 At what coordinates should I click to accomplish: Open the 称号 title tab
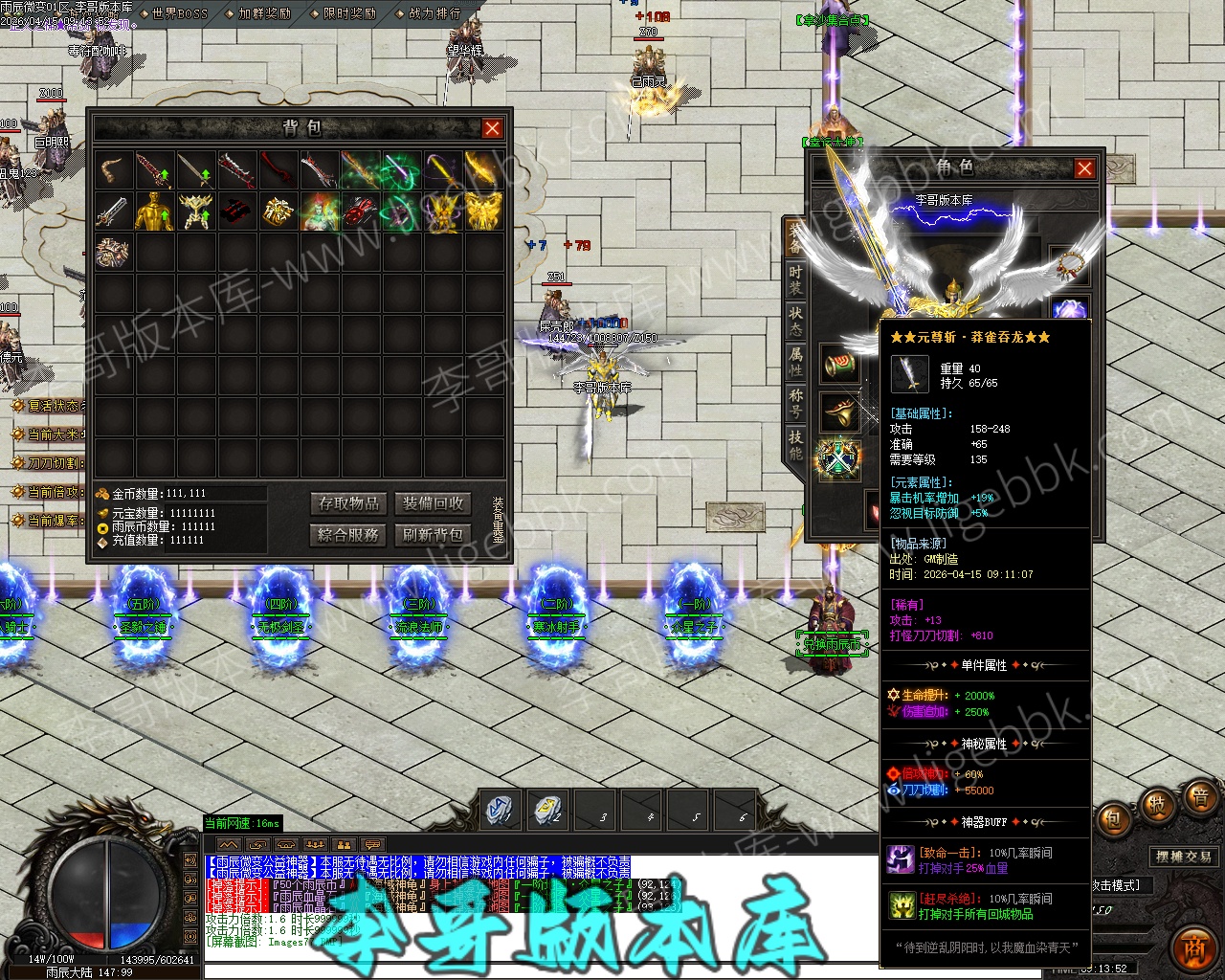pos(795,402)
